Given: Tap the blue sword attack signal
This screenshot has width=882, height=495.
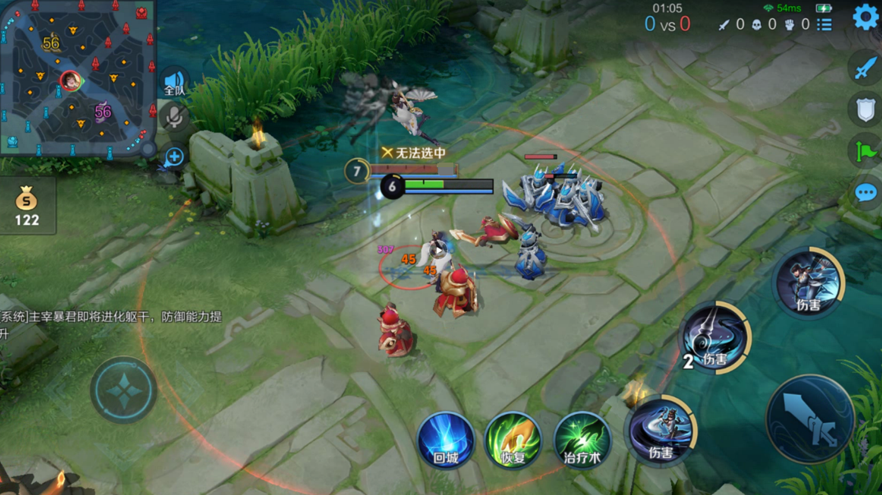Looking at the screenshot, I should (864, 68).
